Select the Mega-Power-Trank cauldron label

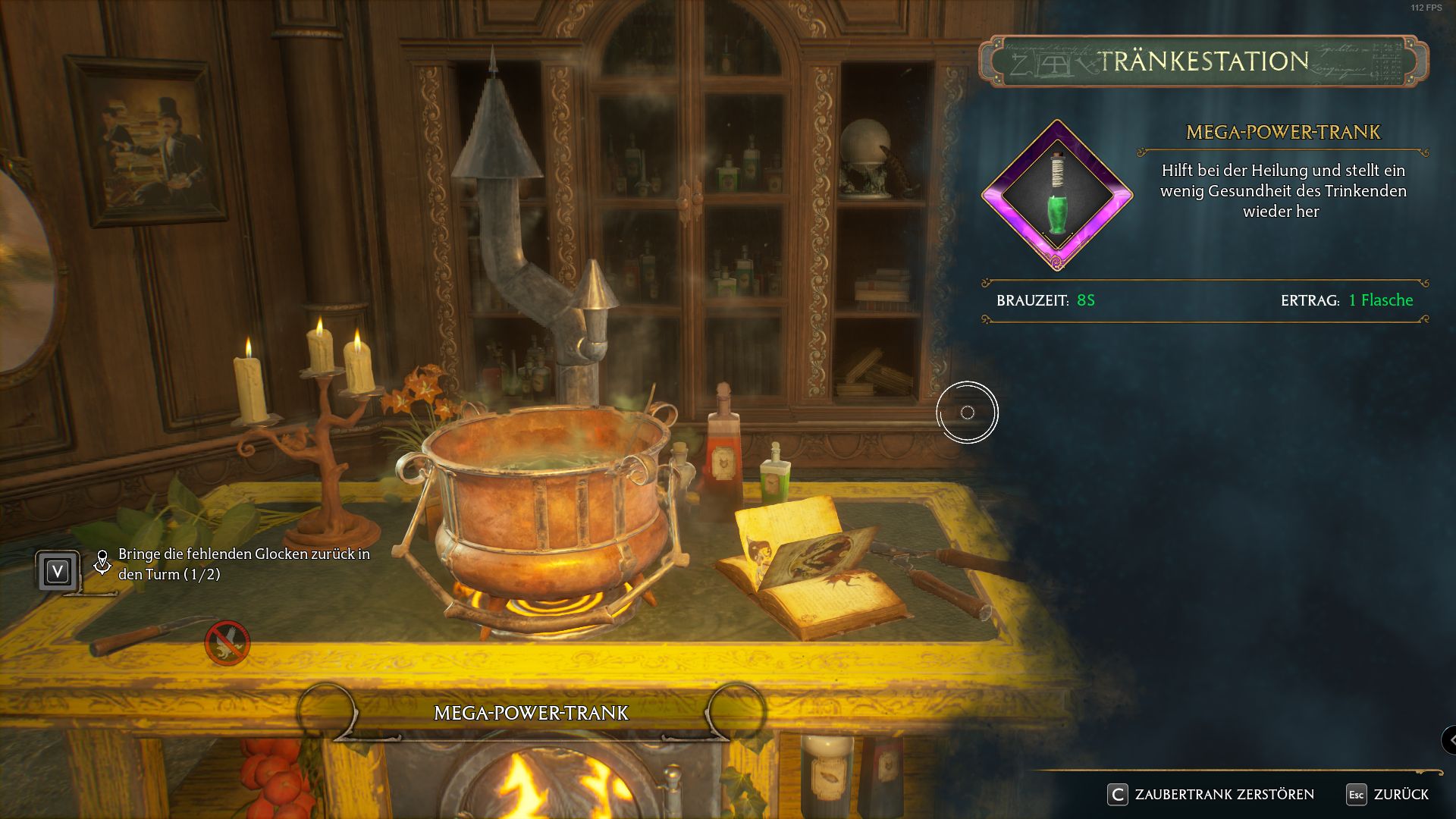[531, 713]
